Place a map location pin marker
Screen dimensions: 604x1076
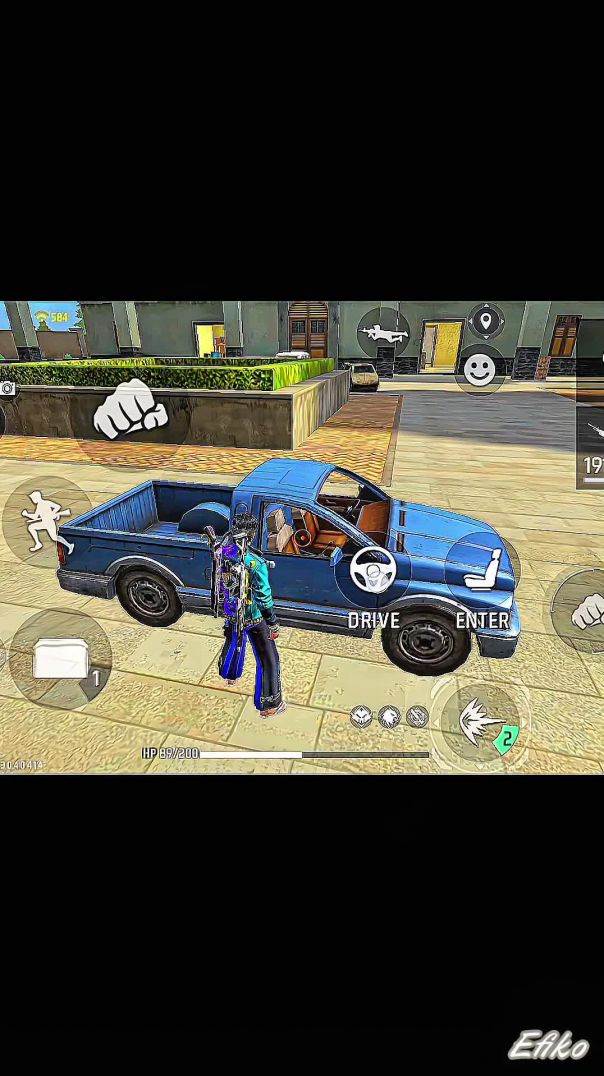click(x=486, y=322)
